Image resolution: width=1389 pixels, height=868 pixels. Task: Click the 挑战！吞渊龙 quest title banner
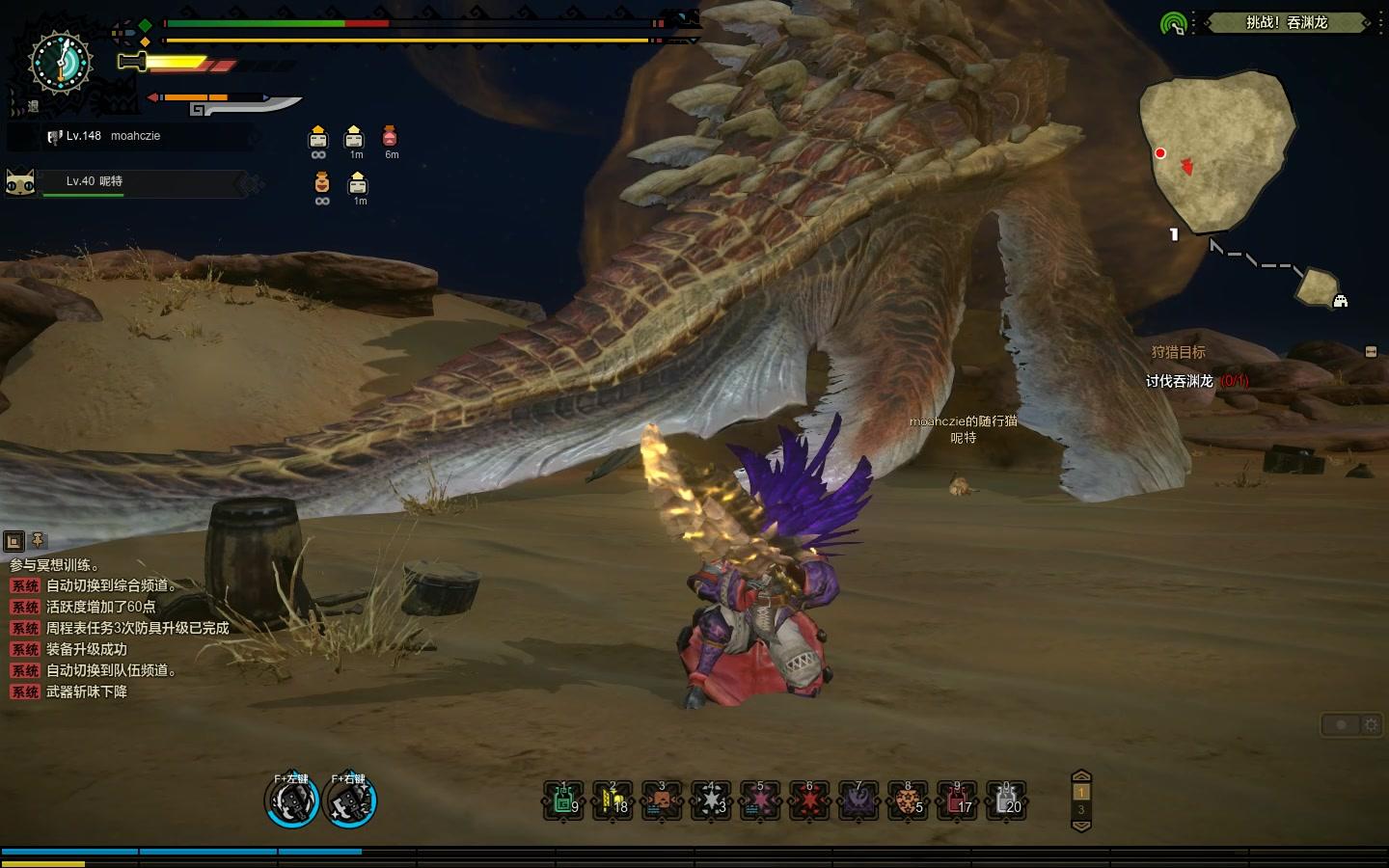tap(1286, 22)
